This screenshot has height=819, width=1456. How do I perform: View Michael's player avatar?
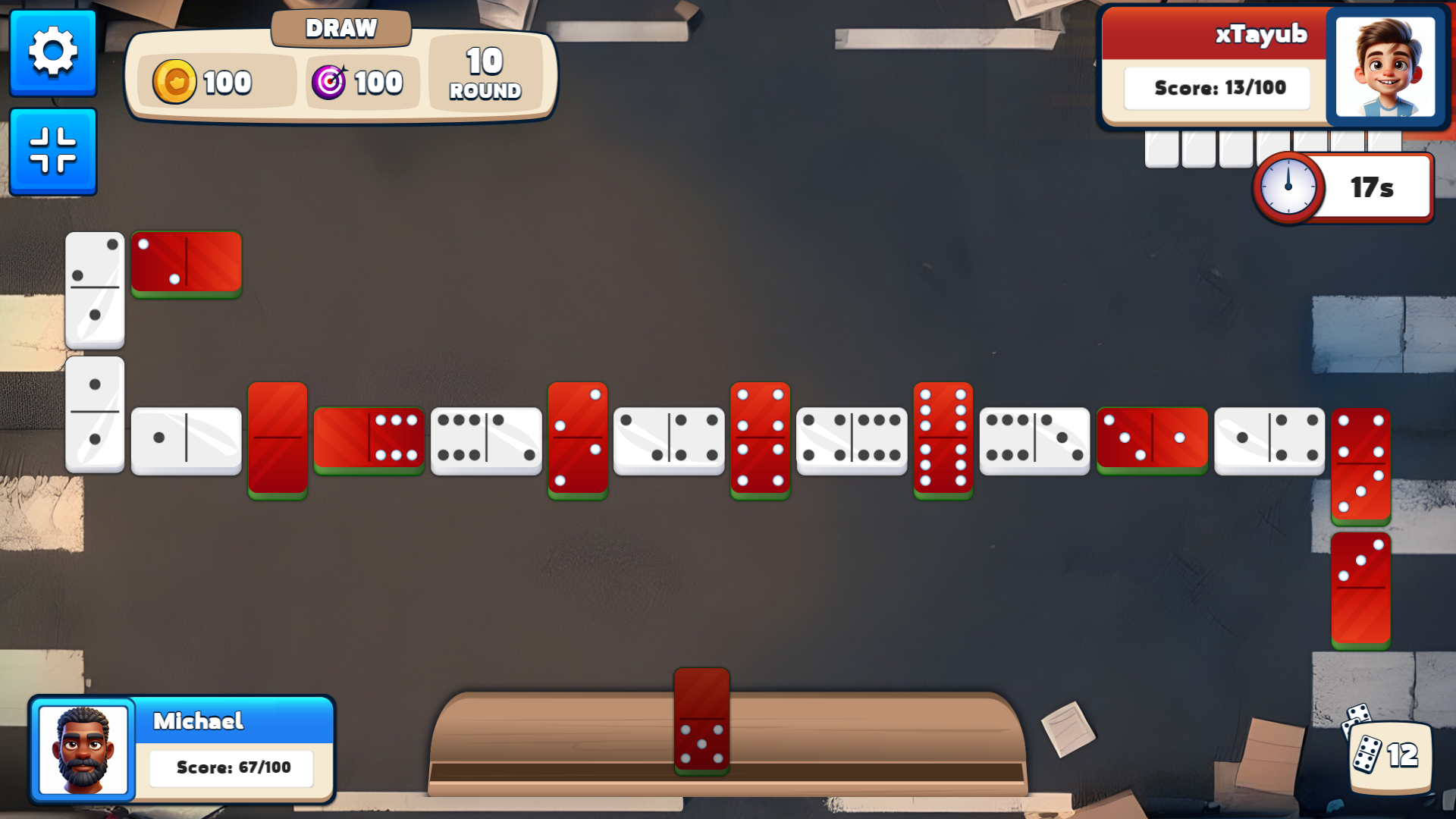click(x=83, y=749)
